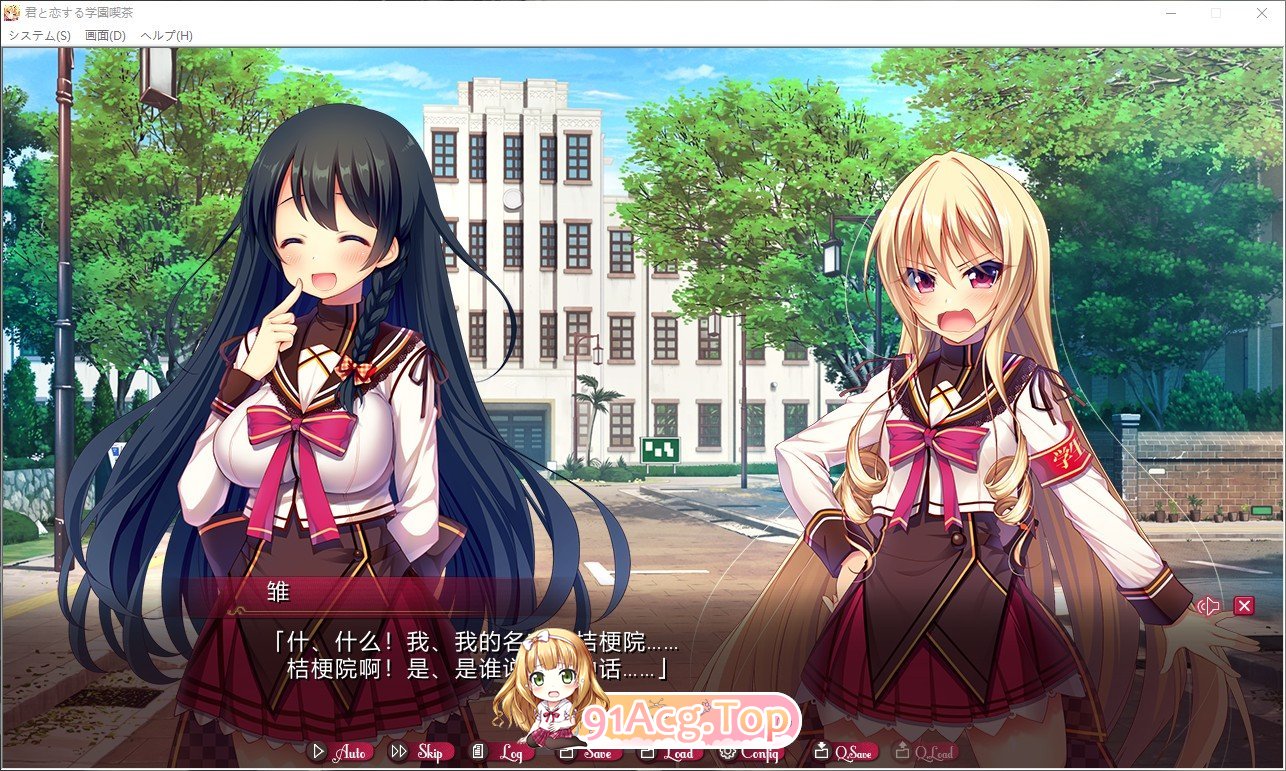
Task: Click the fast-forward icon on Skip button
Action: coord(398,752)
